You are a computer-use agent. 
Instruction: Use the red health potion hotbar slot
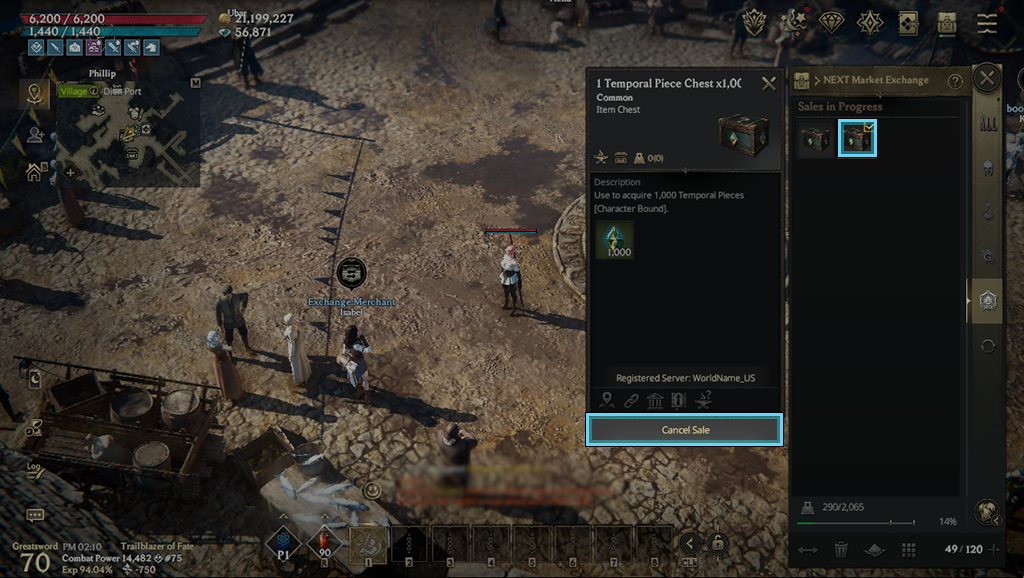coord(326,544)
